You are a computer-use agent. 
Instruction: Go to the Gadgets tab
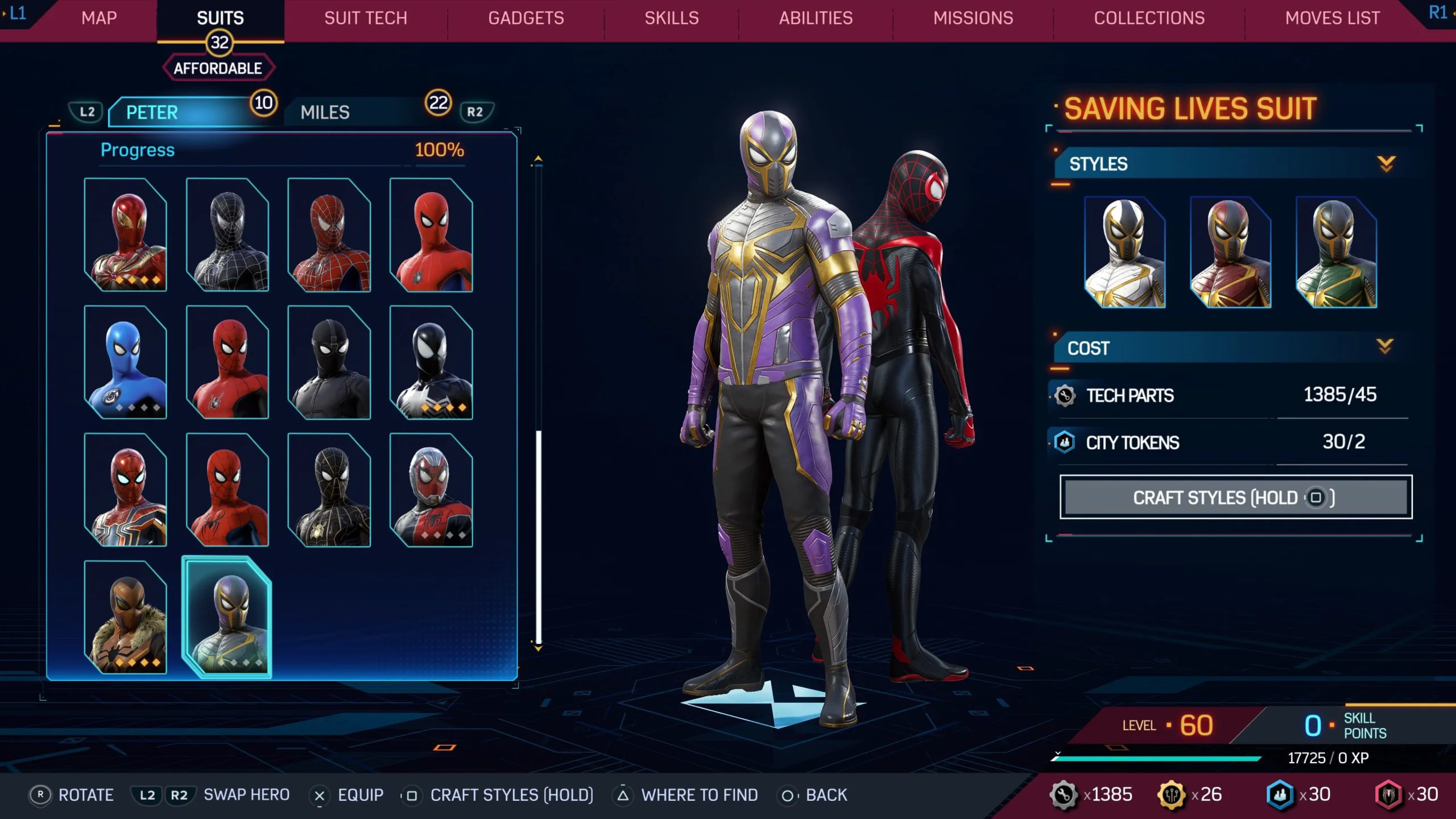(x=526, y=18)
